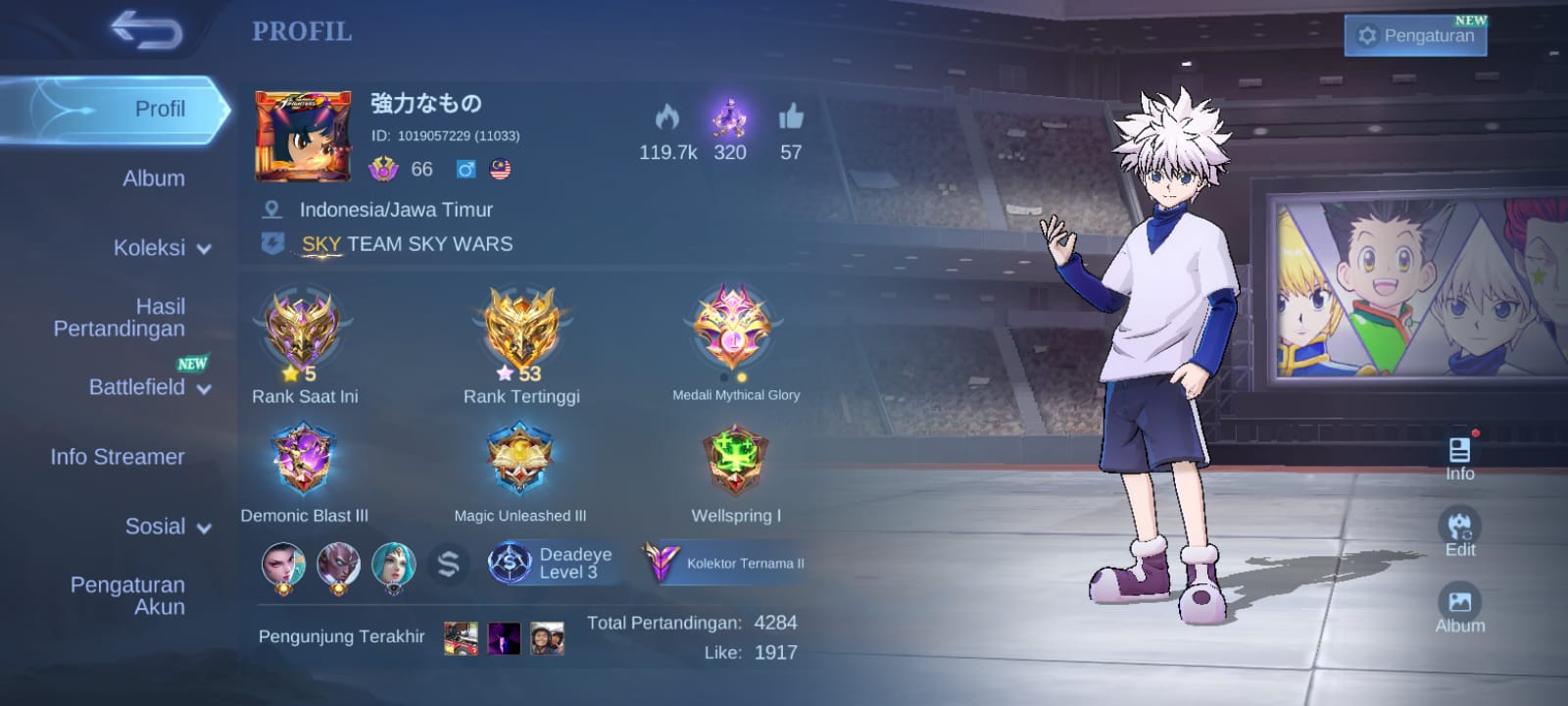Tap the Info button beside the character
Image resolution: width=1568 pixels, height=706 pixels.
pos(1459,457)
